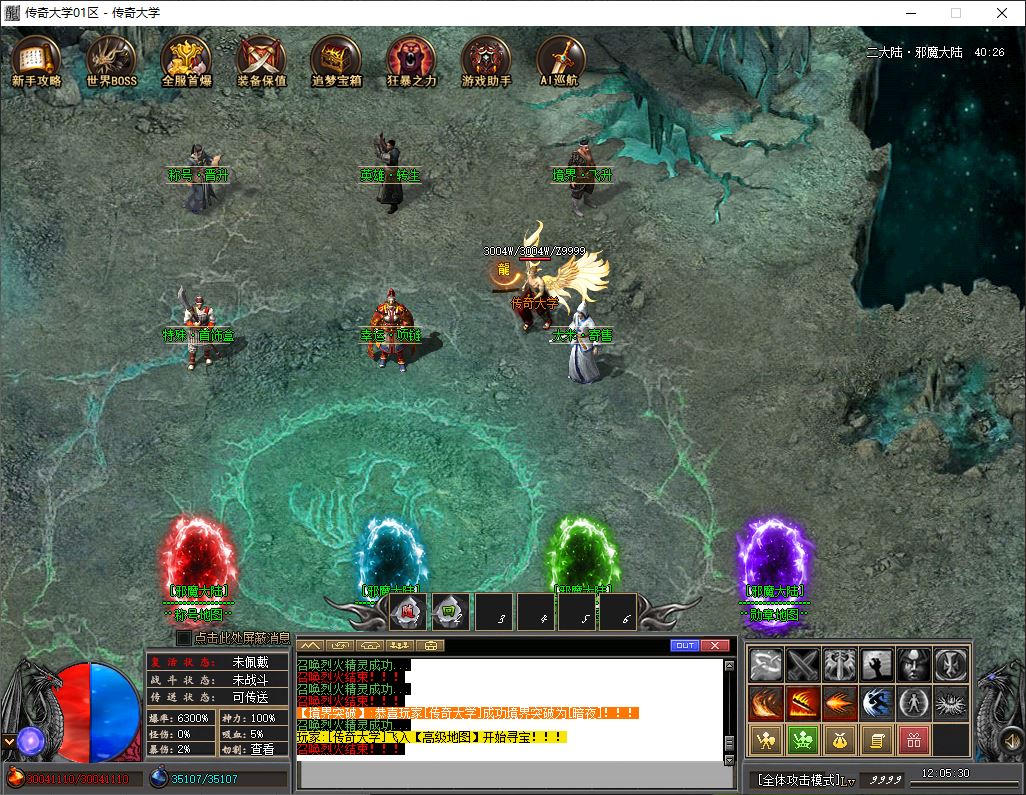
Task: Open the 世界BOSS menu
Action: pyautogui.click(x=111, y=60)
